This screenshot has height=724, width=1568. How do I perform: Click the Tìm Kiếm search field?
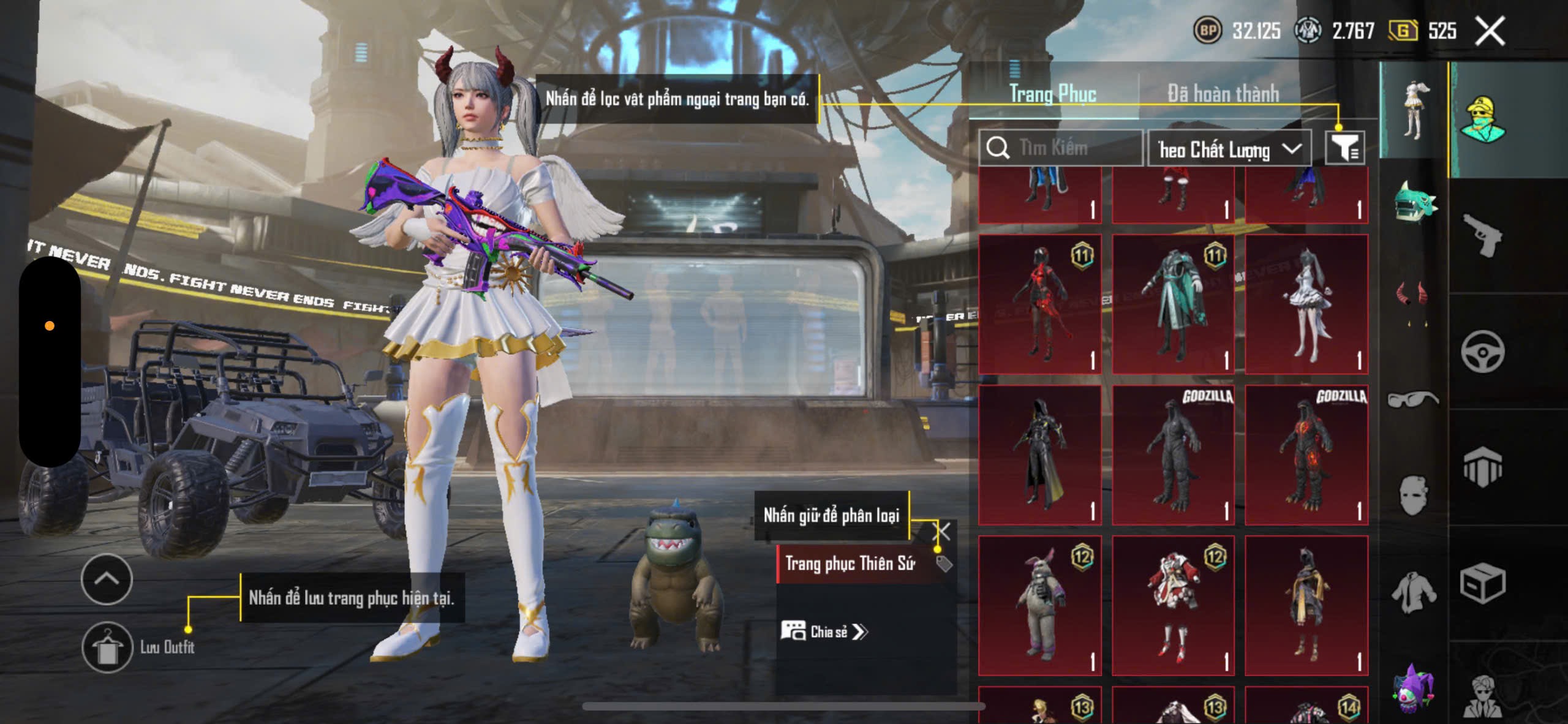(x=1061, y=148)
